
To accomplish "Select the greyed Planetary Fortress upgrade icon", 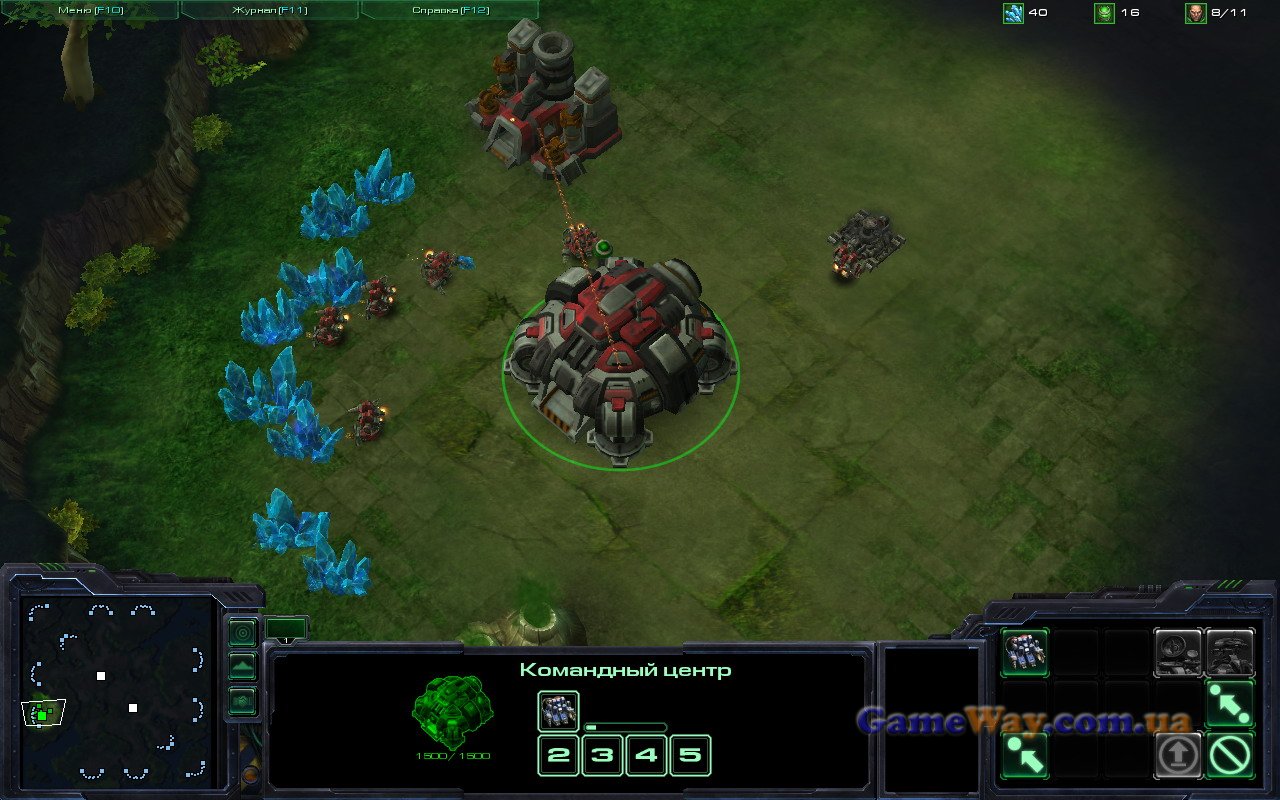I will point(1230,653).
